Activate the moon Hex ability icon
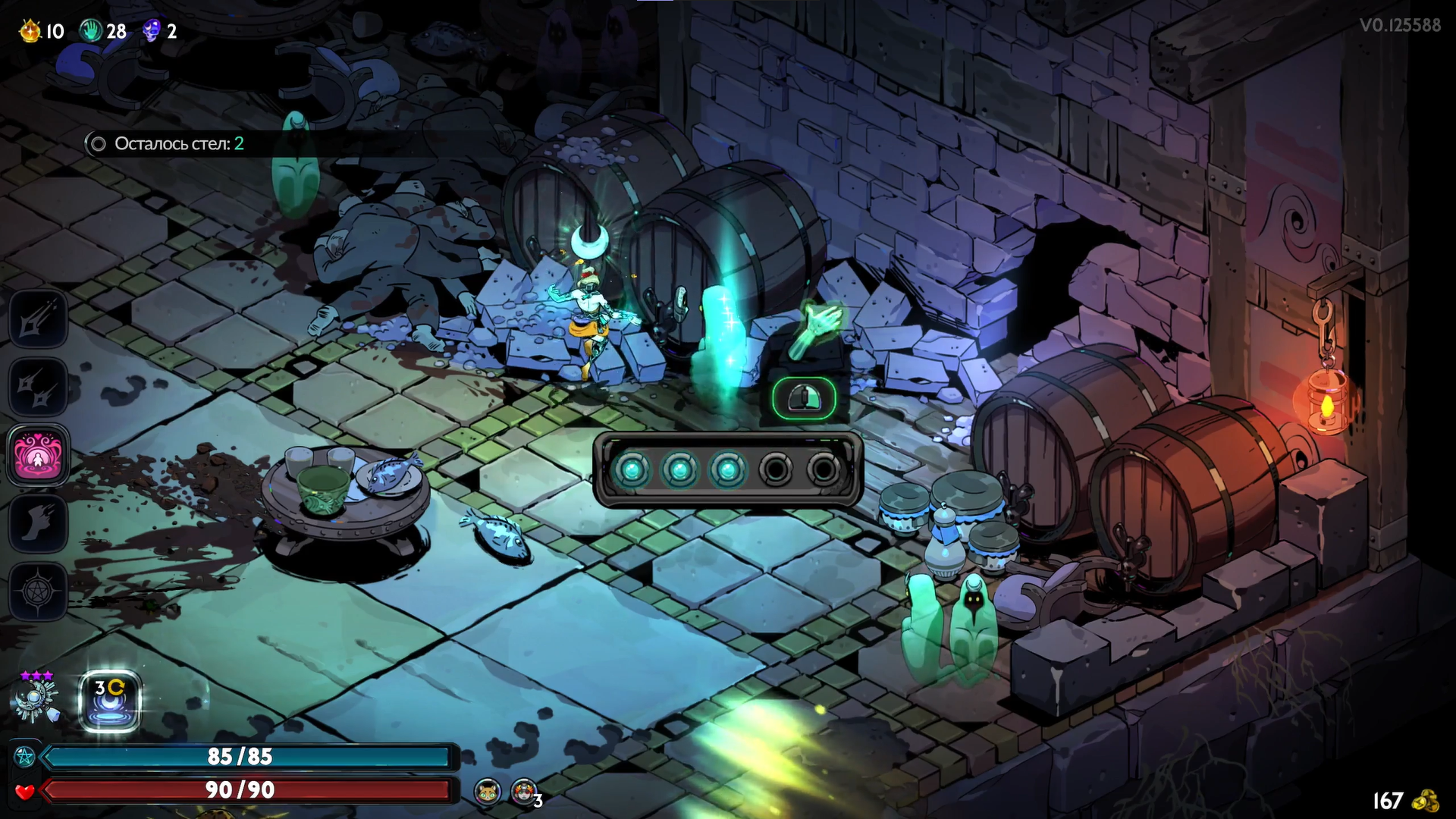The image size is (1456, 819). point(110,701)
